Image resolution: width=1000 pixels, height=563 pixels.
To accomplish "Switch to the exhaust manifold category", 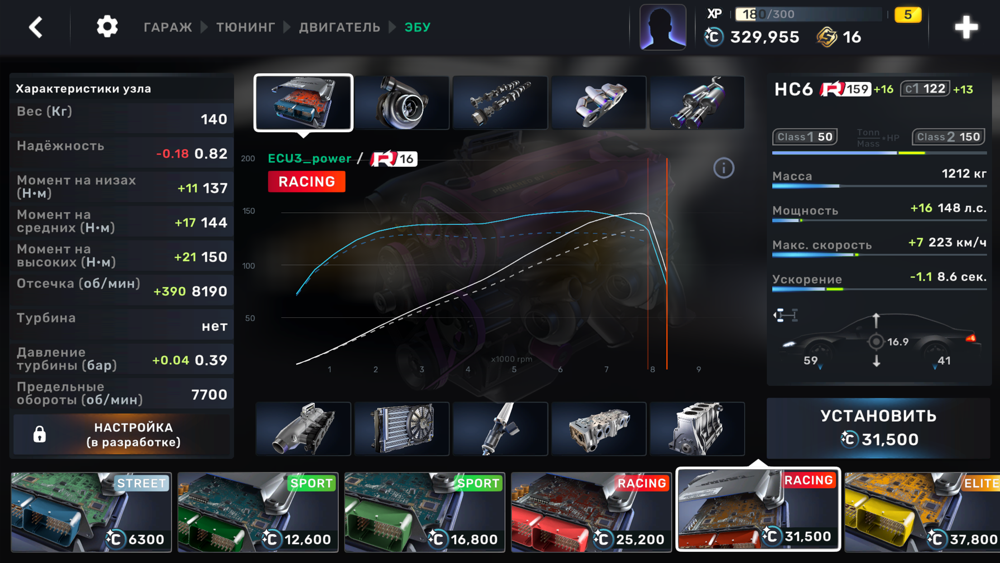I will pyautogui.click(x=598, y=103).
